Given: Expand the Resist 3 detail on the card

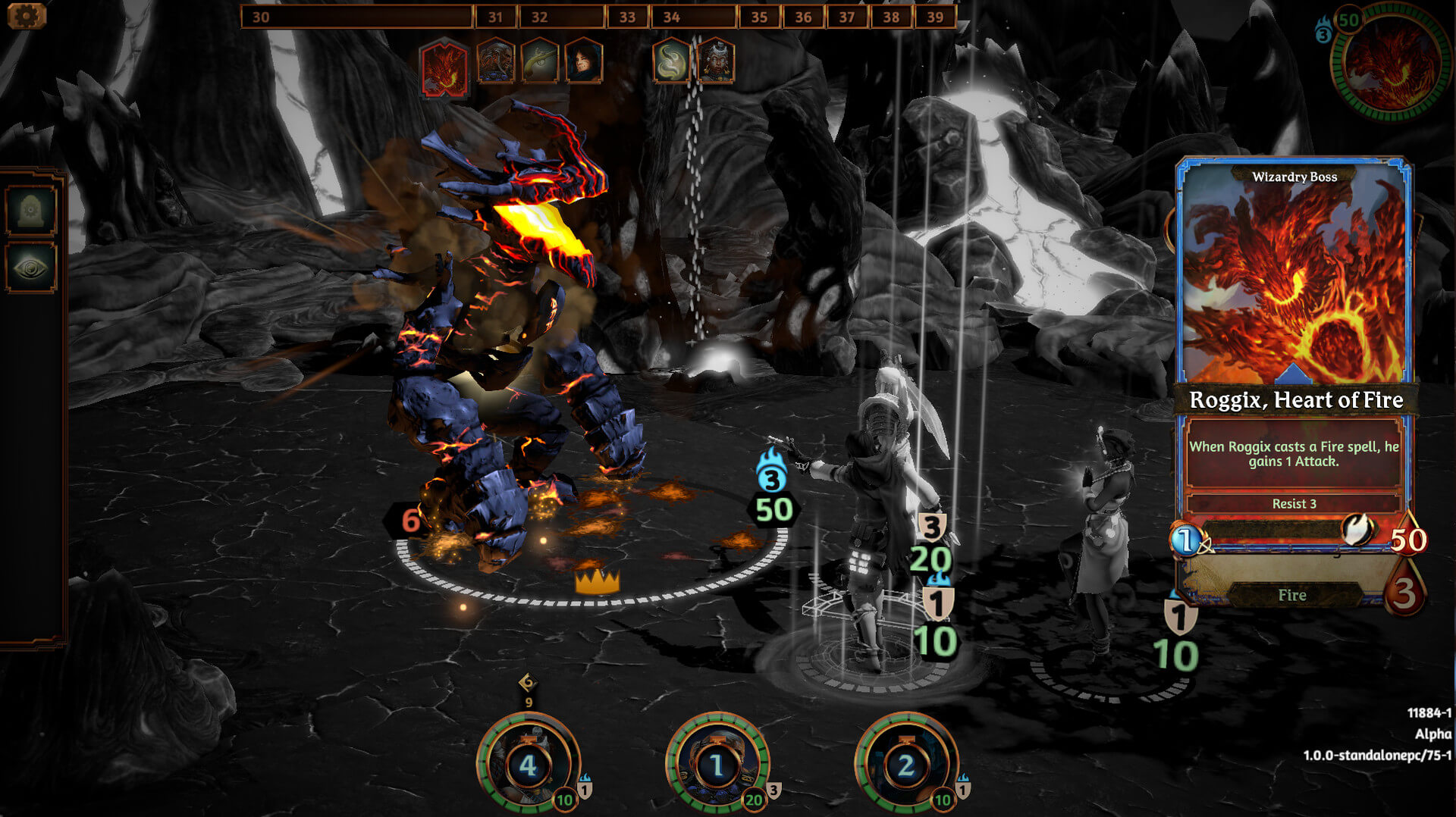Looking at the screenshot, I should point(1295,503).
